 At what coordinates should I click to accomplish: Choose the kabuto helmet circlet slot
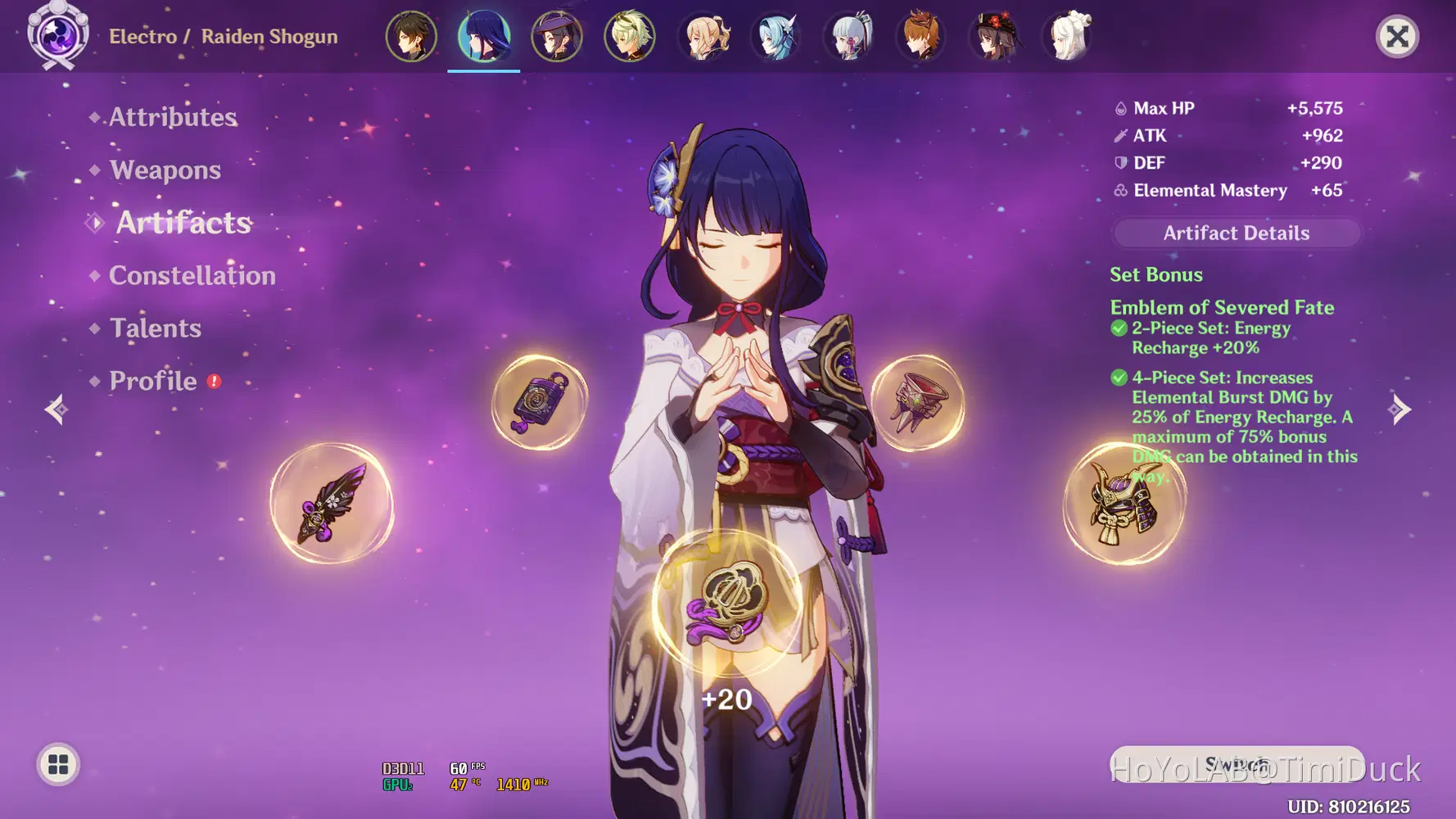[x=1124, y=504]
